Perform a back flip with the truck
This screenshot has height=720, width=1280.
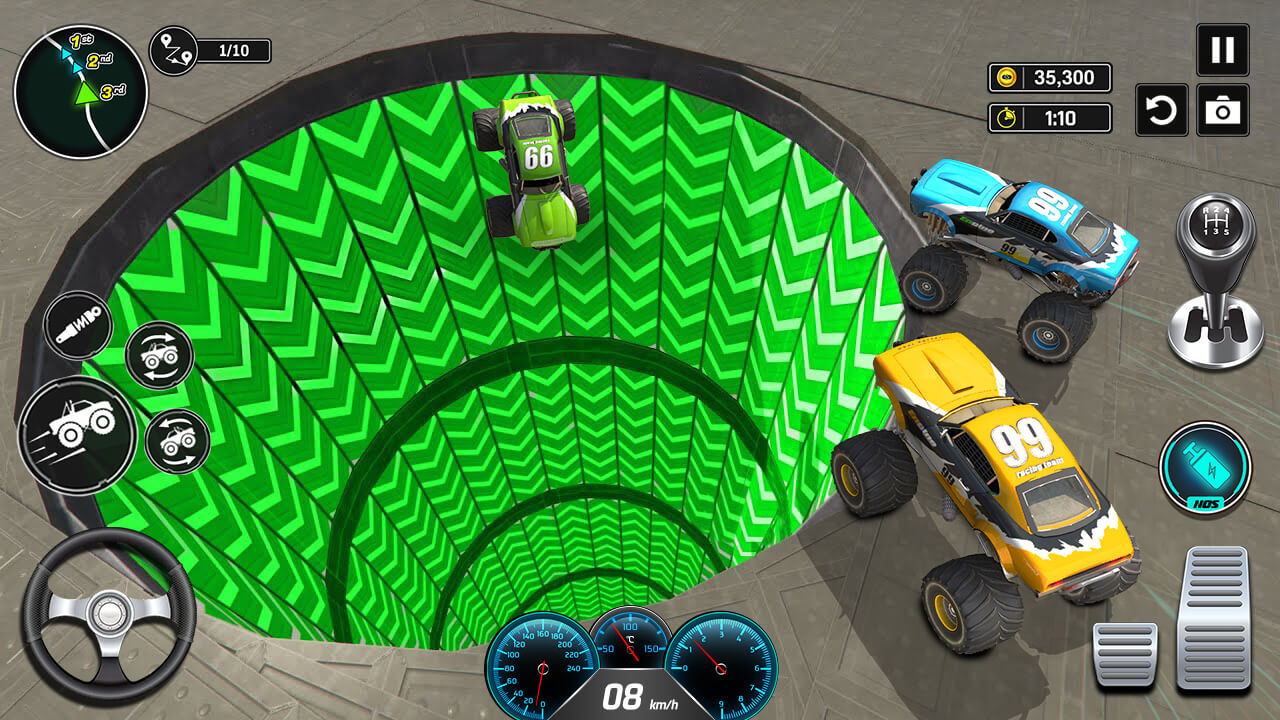pos(178,443)
